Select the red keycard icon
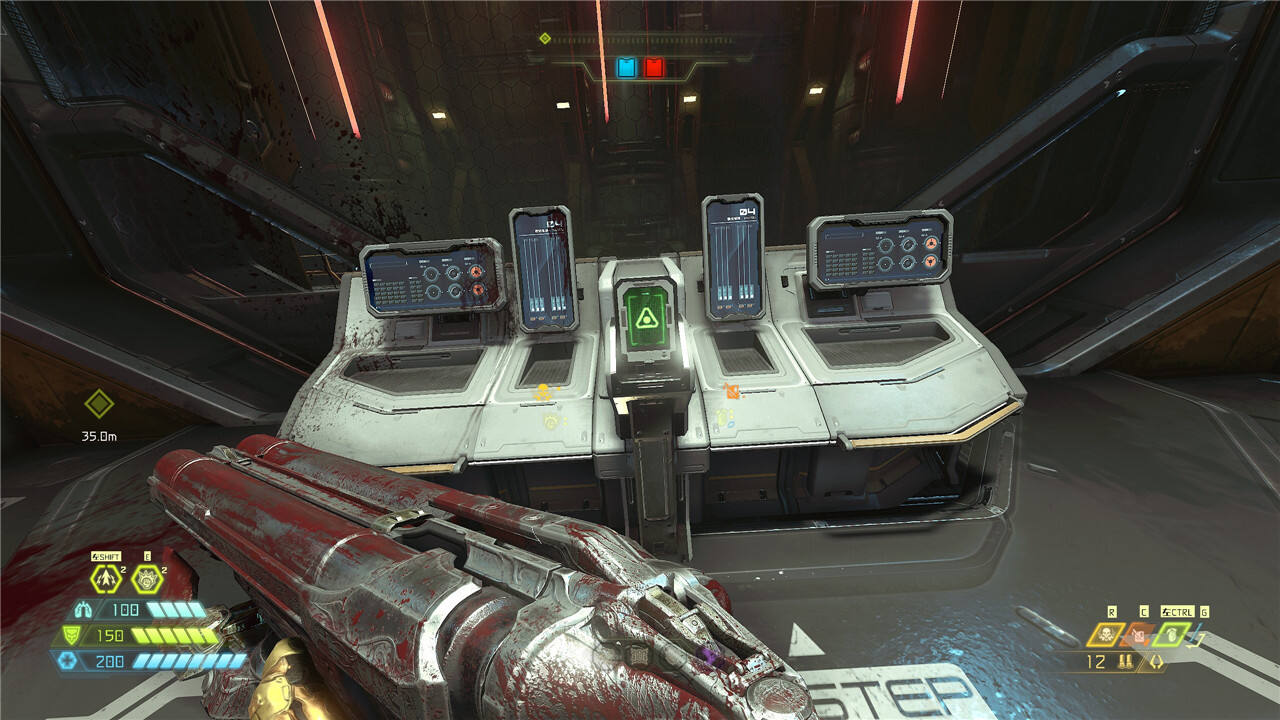The width and height of the screenshot is (1280, 720). pyautogui.click(x=653, y=68)
